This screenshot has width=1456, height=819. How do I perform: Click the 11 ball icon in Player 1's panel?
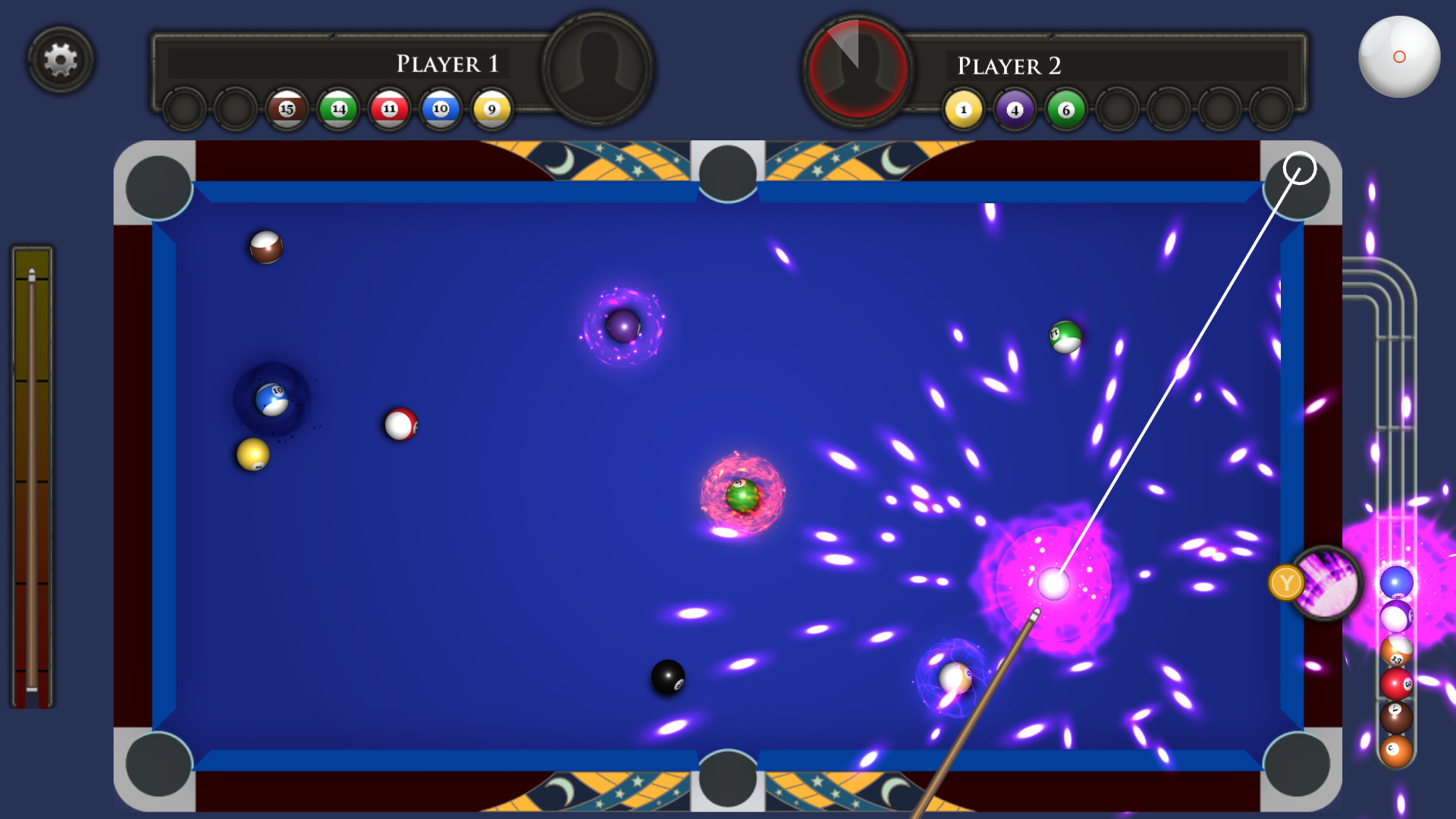388,108
